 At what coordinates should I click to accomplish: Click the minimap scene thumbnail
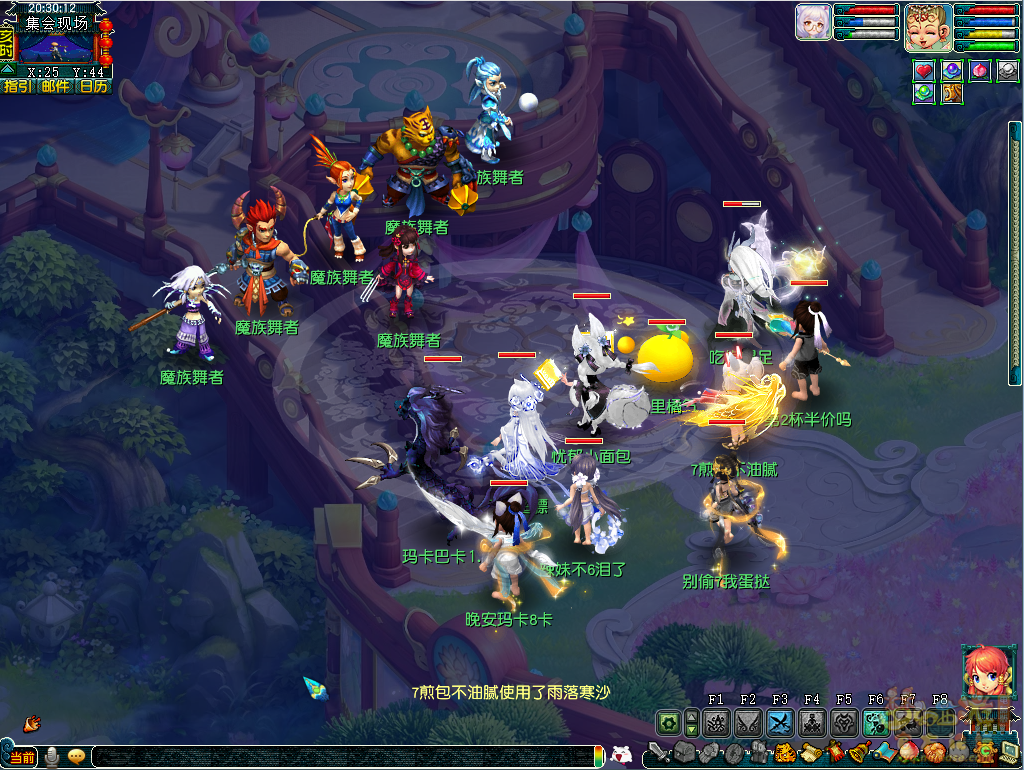[x=56, y=48]
